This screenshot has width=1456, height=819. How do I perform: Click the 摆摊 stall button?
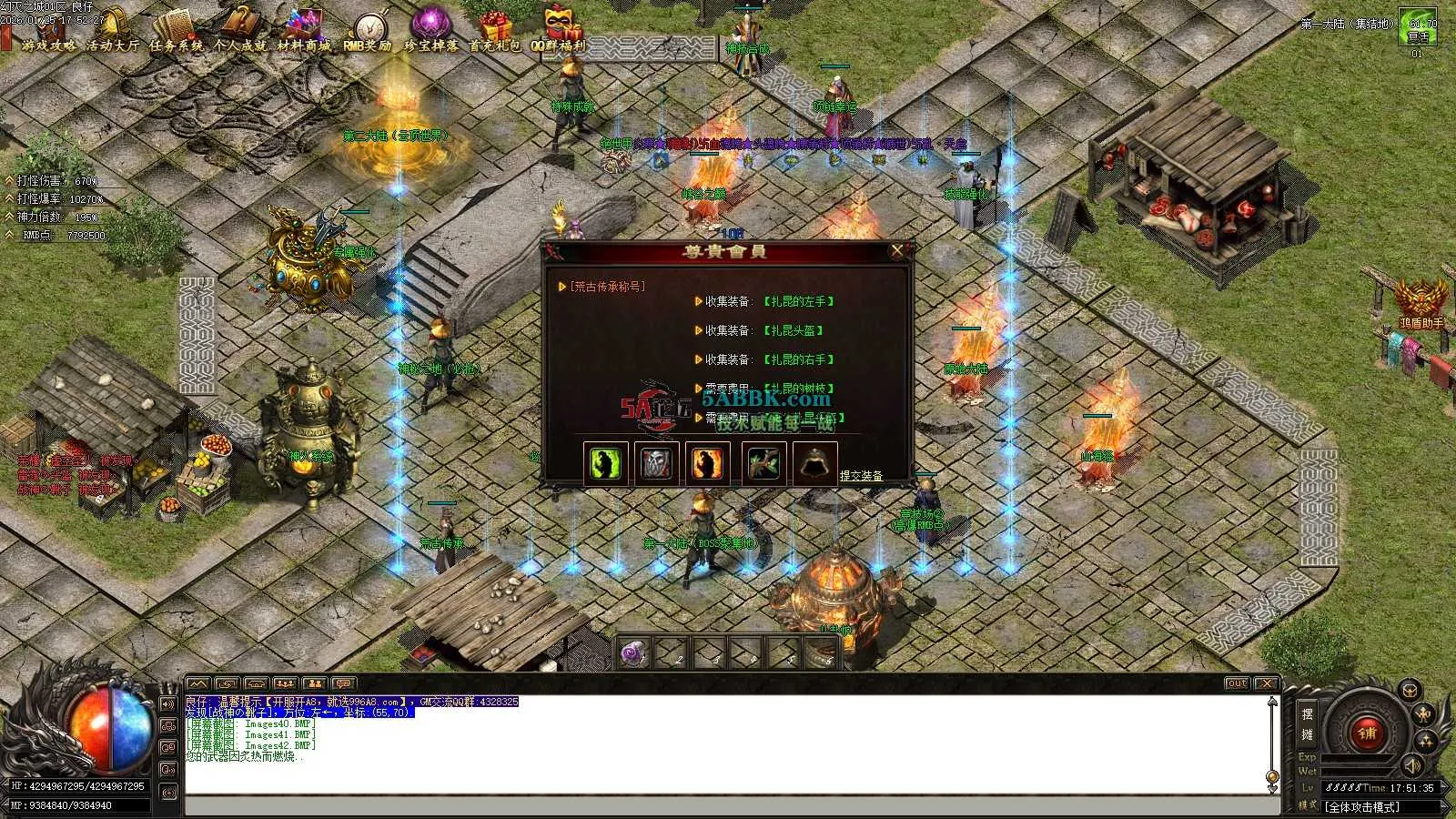tap(1308, 724)
